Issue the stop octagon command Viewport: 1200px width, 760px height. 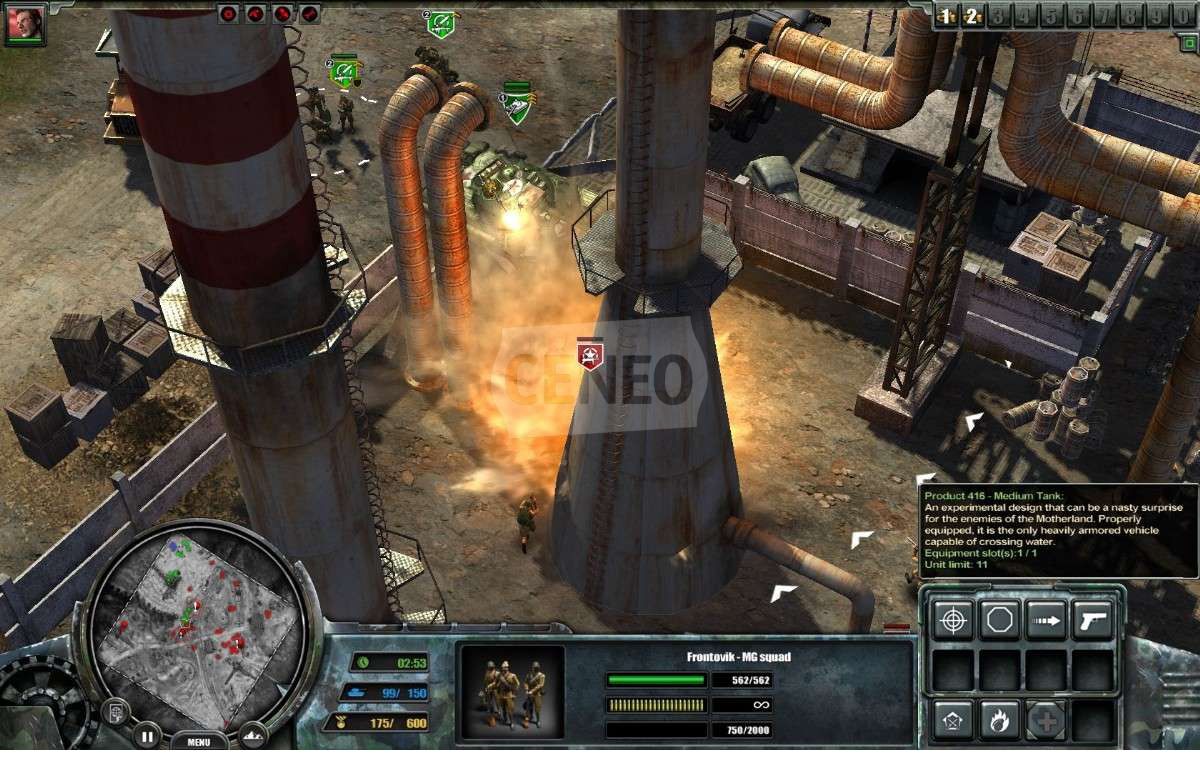[x=999, y=620]
